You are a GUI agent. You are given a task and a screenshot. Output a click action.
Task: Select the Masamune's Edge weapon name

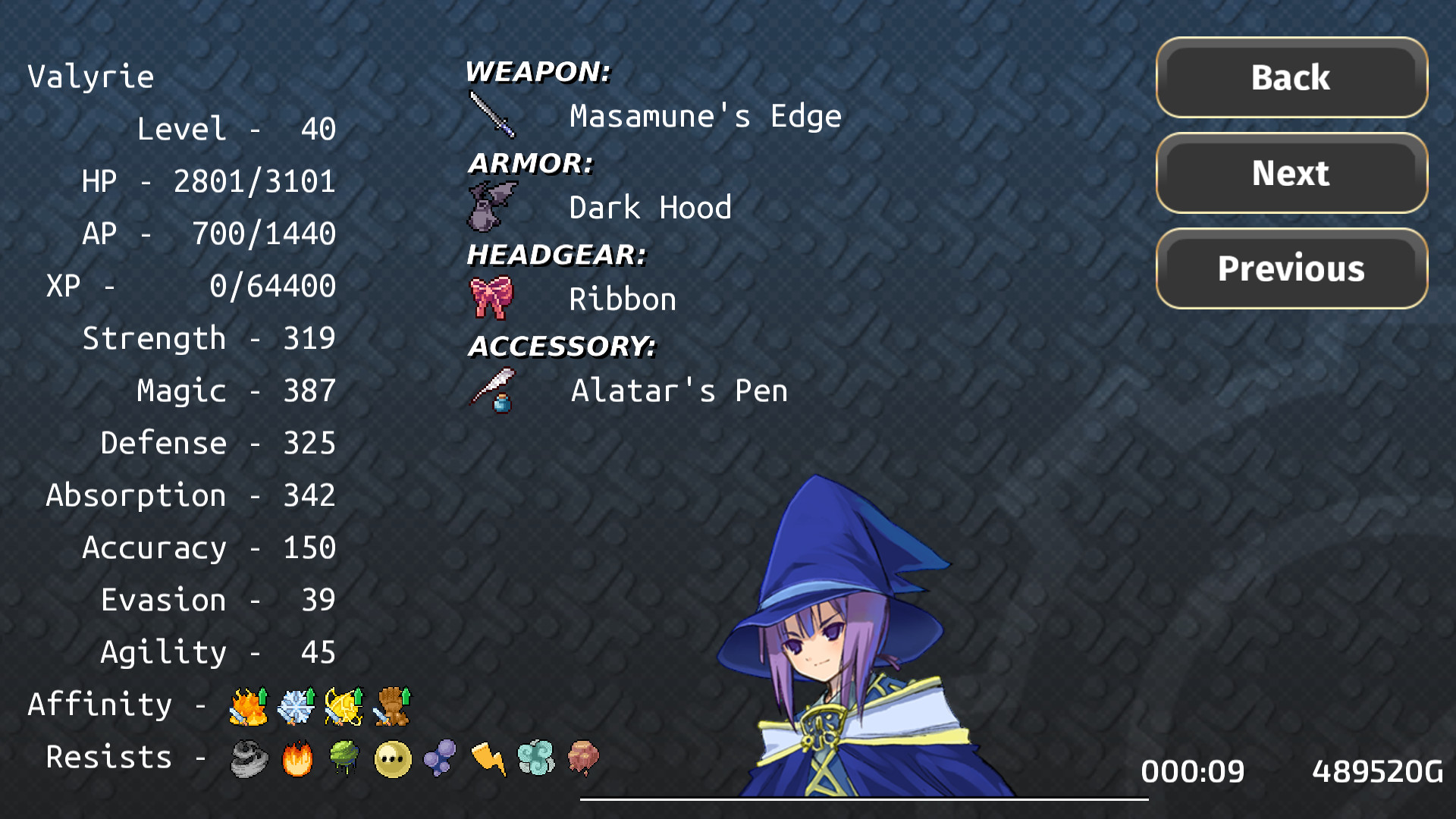point(704,115)
